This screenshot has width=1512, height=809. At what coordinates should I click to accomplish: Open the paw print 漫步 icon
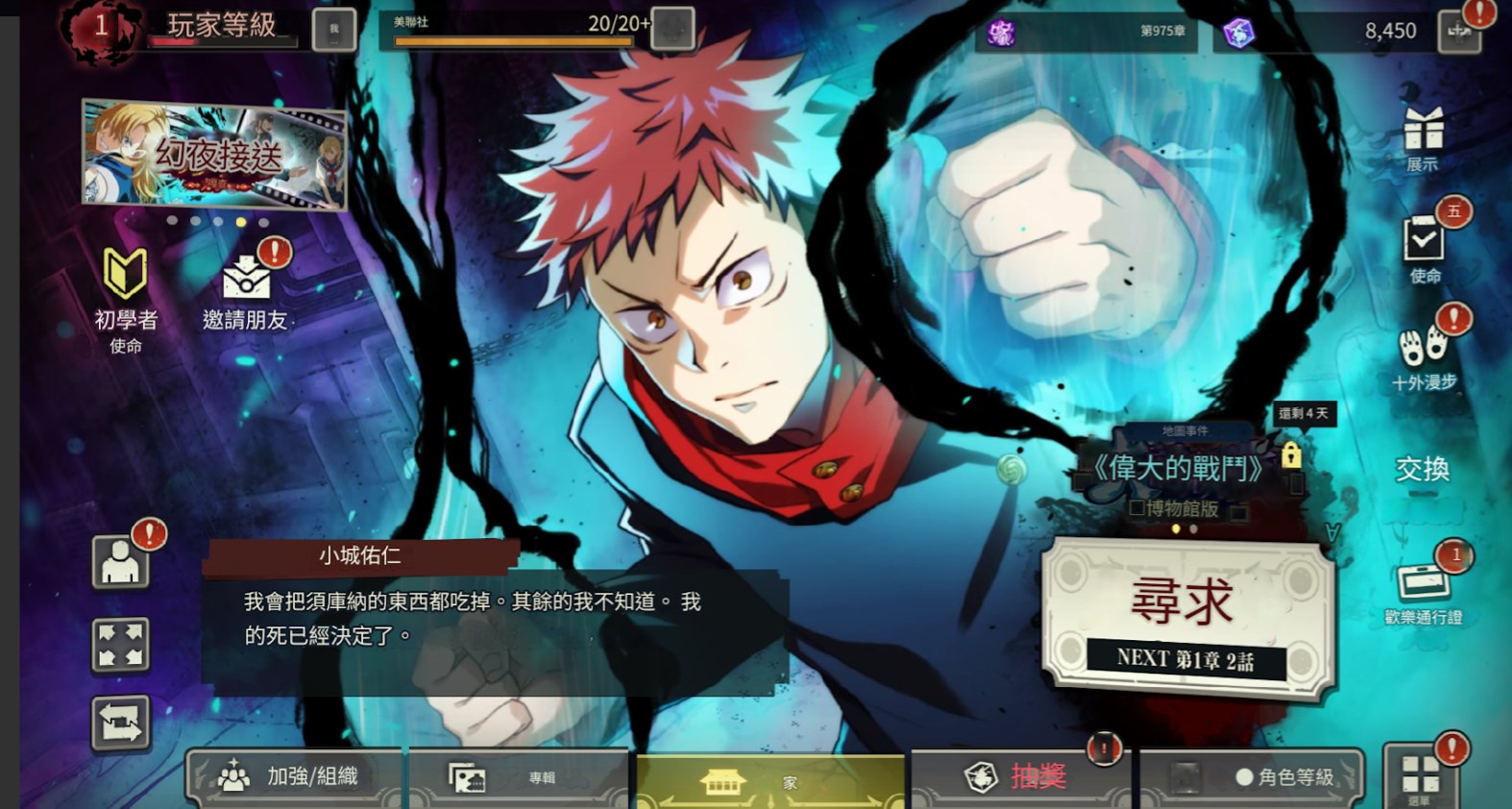click(x=1424, y=355)
